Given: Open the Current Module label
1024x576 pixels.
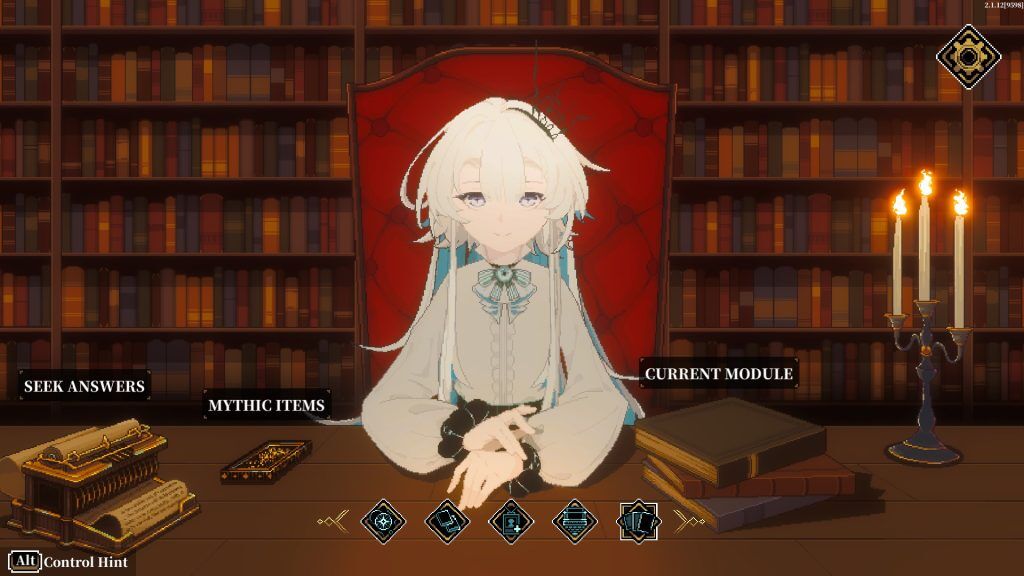Looking at the screenshot, I should pos(718,374).
